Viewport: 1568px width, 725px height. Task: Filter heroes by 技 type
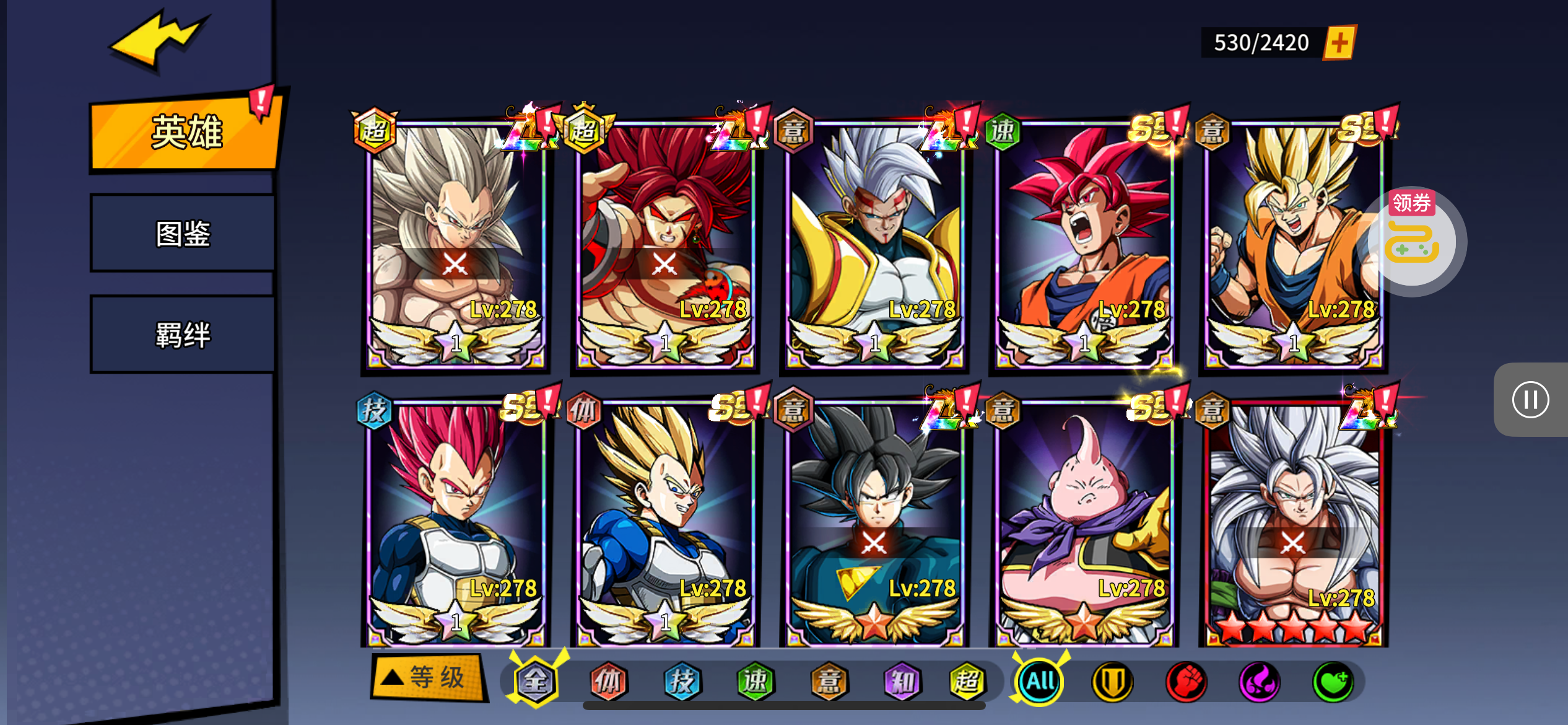pos(682,682)
